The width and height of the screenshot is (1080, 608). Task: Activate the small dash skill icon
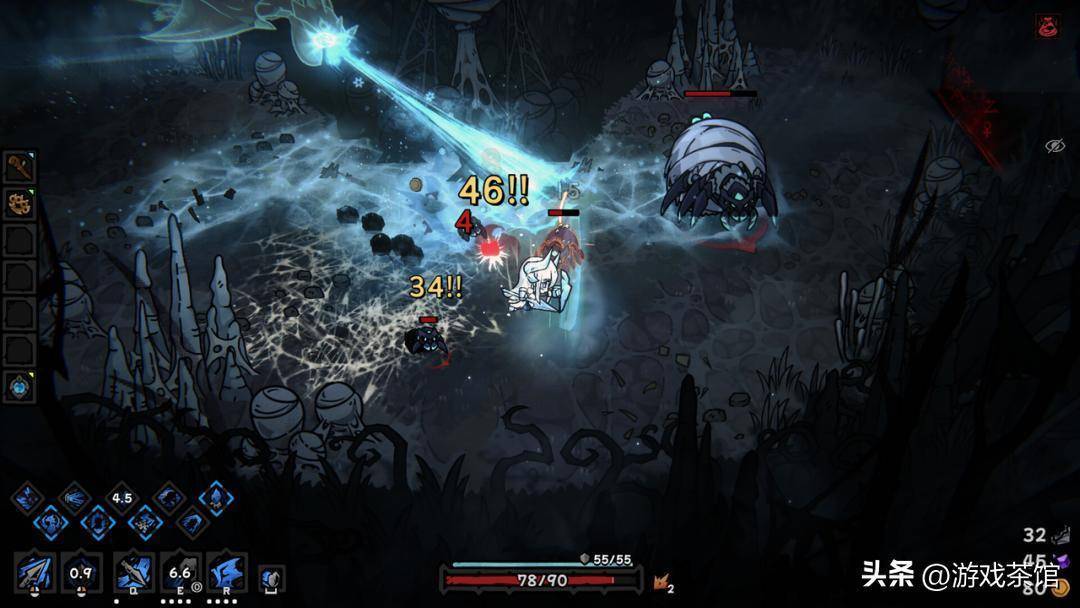pos(271,577)
